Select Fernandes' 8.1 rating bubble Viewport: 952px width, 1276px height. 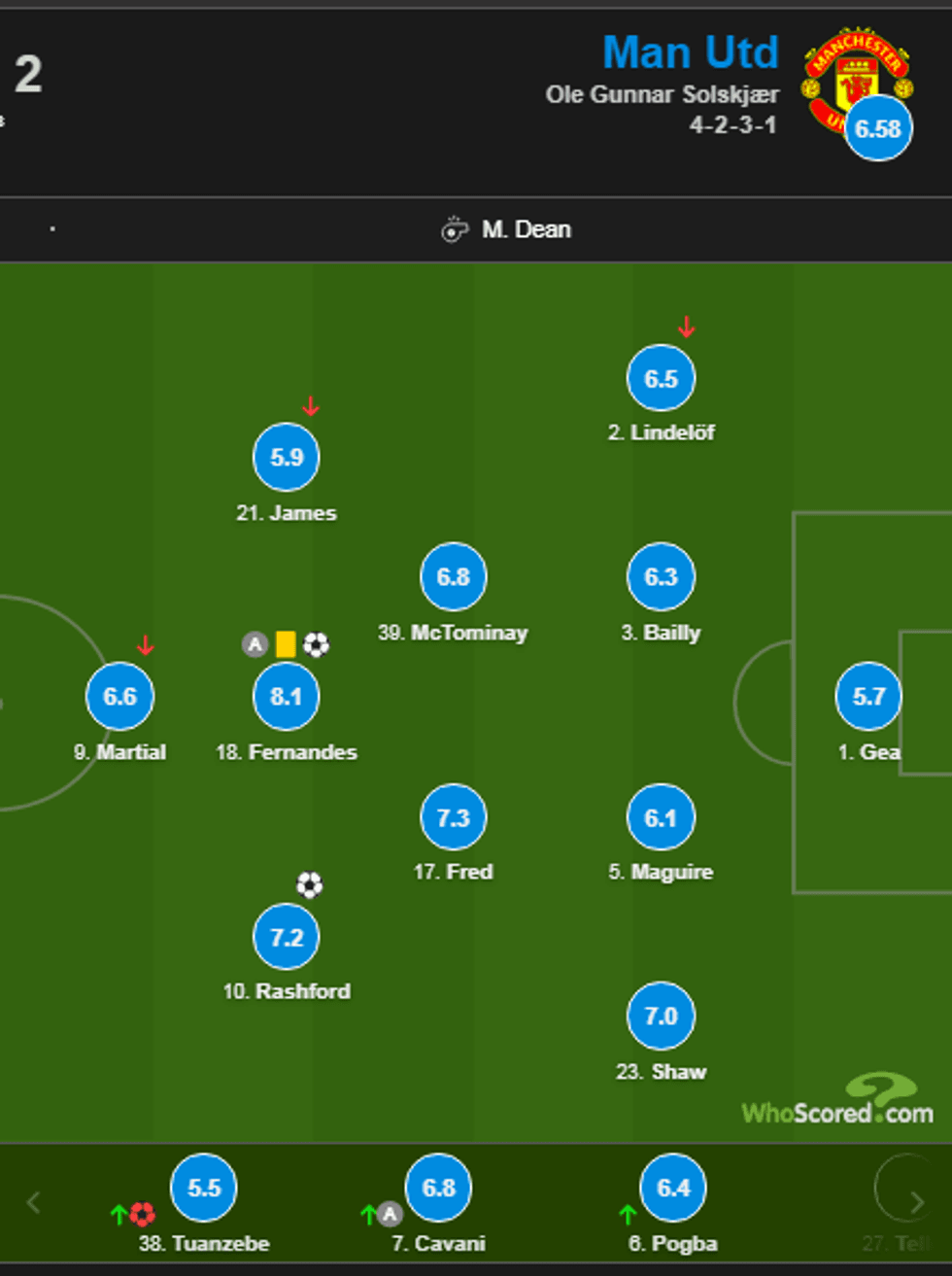[286, 697]
